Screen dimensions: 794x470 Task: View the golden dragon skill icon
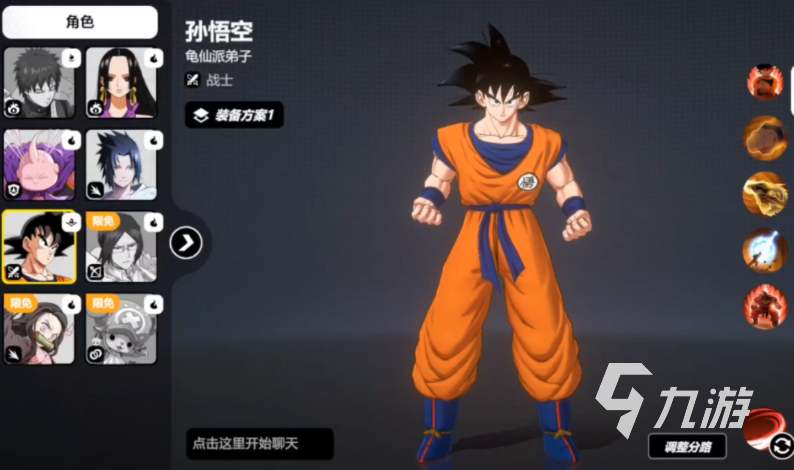click(764, 194)
